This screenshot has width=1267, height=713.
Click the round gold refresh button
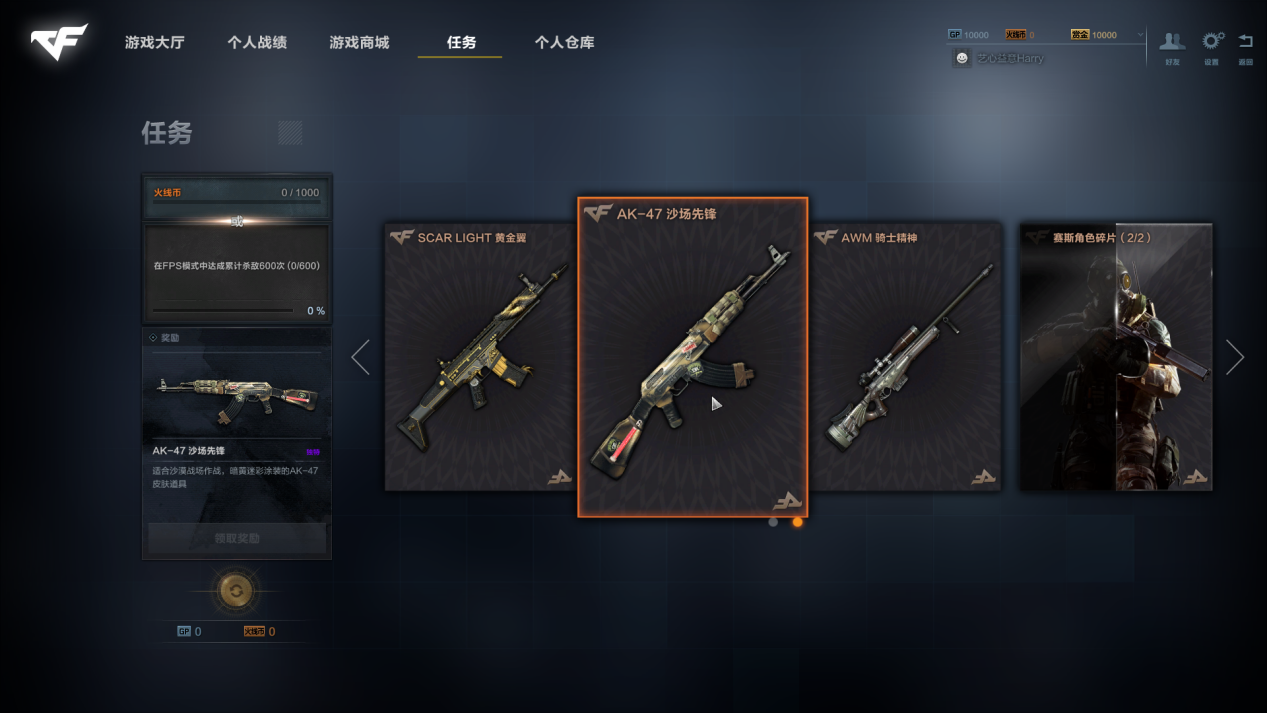point(236,591)
